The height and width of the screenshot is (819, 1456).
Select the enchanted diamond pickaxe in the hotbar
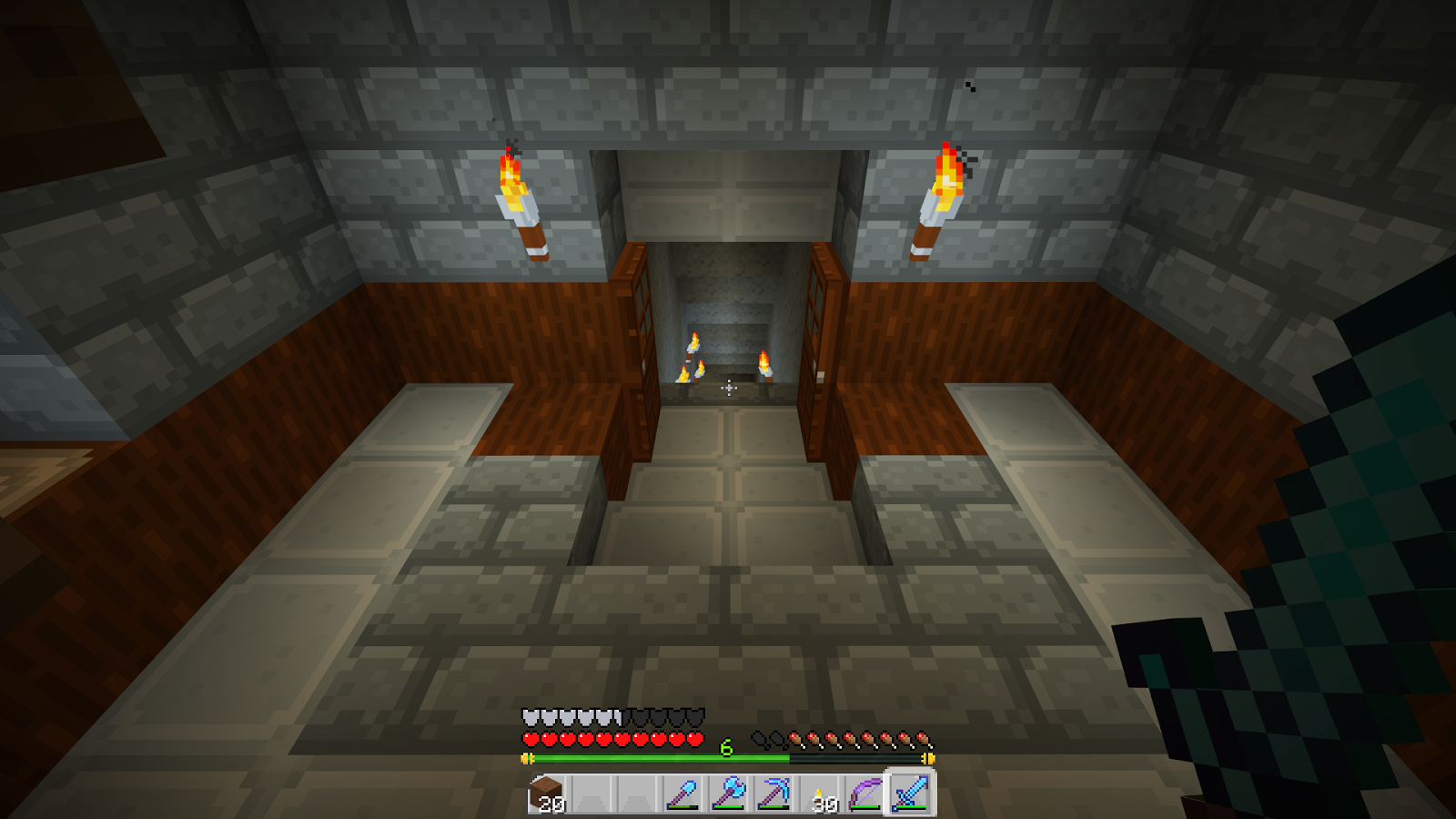(774, 793)
